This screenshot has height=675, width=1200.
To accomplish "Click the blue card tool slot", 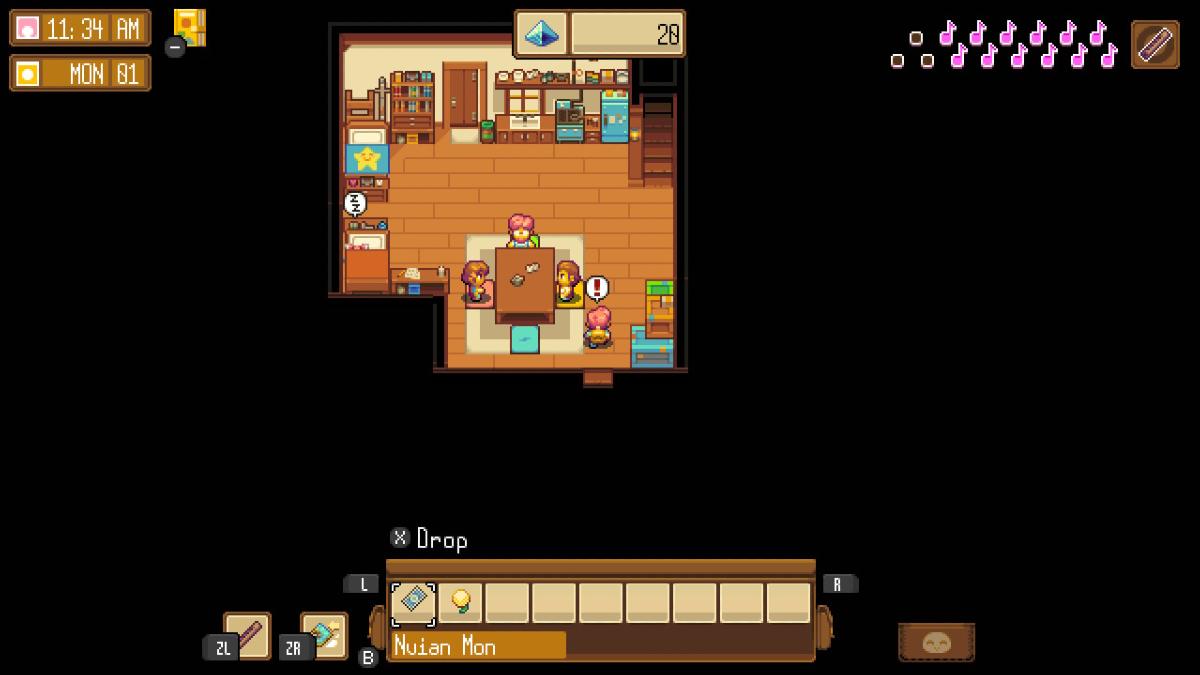I will click(325, 635).
